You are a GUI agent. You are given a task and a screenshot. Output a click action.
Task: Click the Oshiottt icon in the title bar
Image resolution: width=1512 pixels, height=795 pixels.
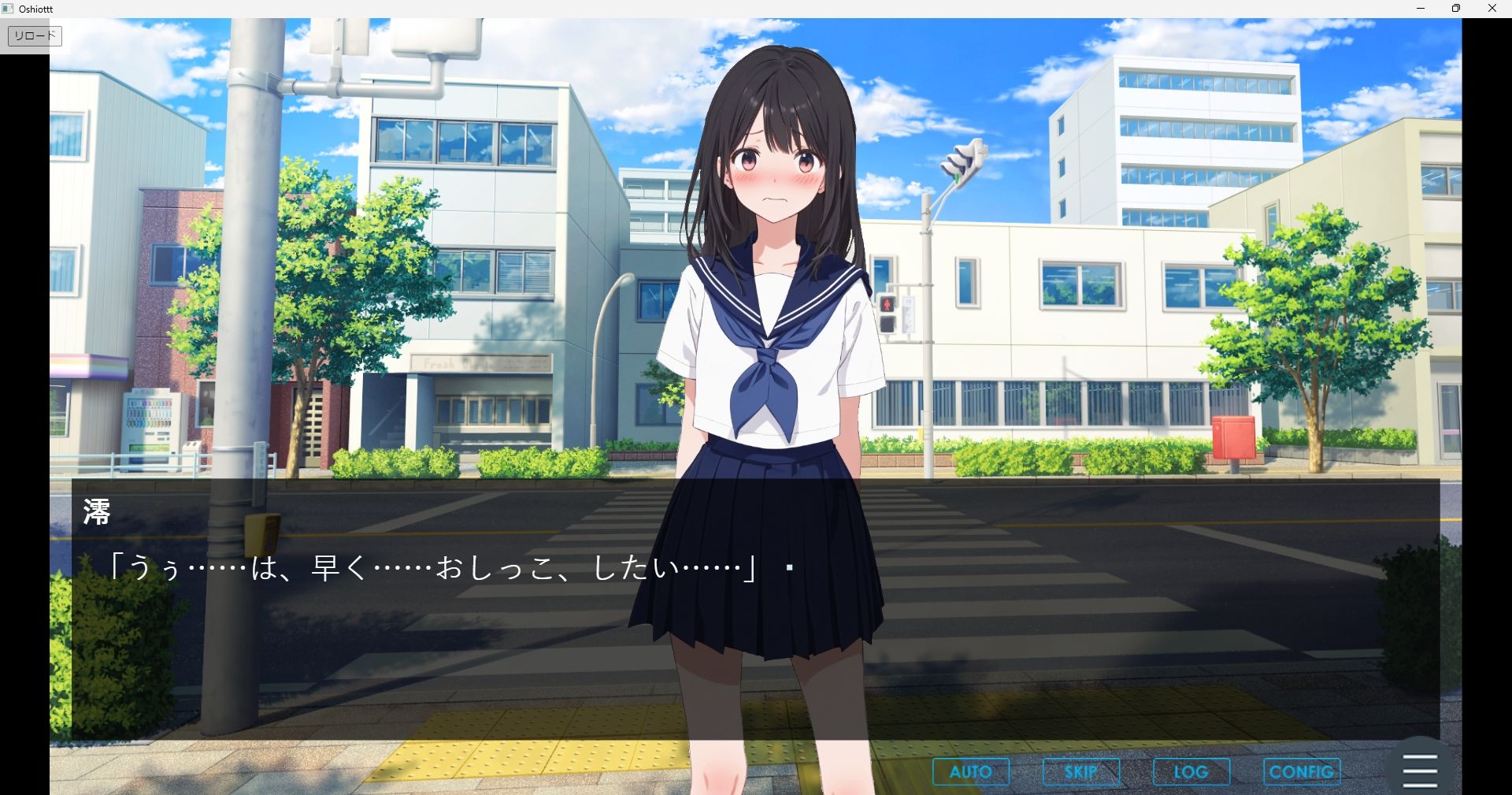(7, 9)
